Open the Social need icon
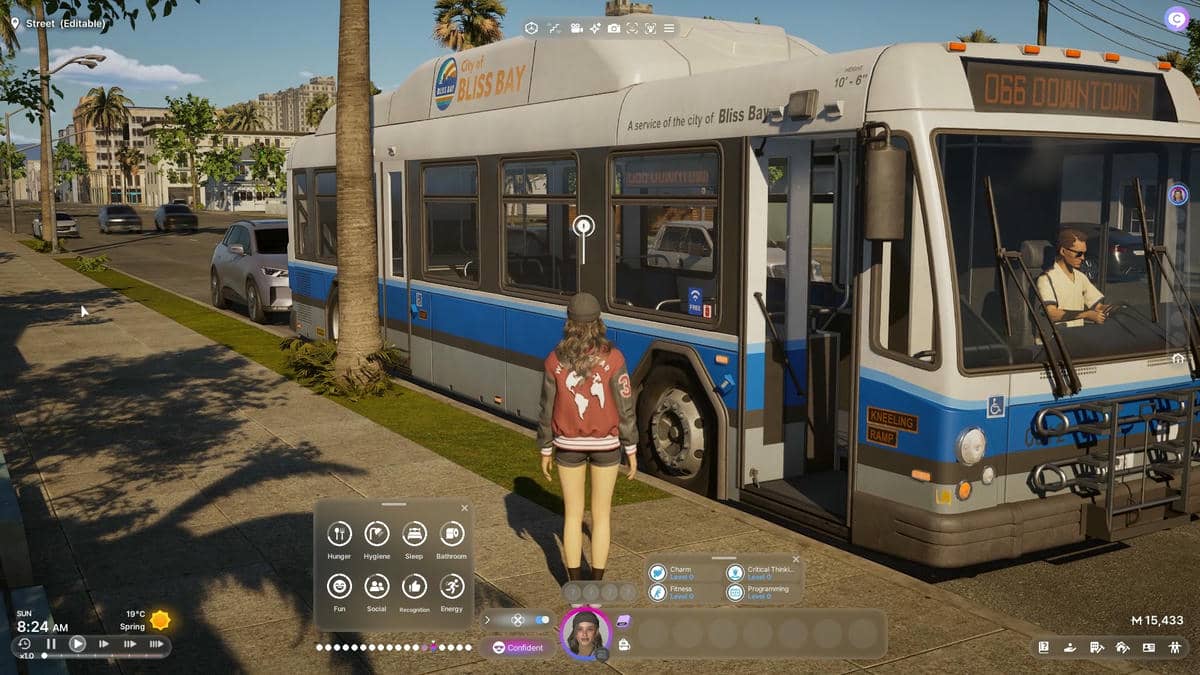The width and height of the screenshot is (1200, 675). click(x=377, y=586)
